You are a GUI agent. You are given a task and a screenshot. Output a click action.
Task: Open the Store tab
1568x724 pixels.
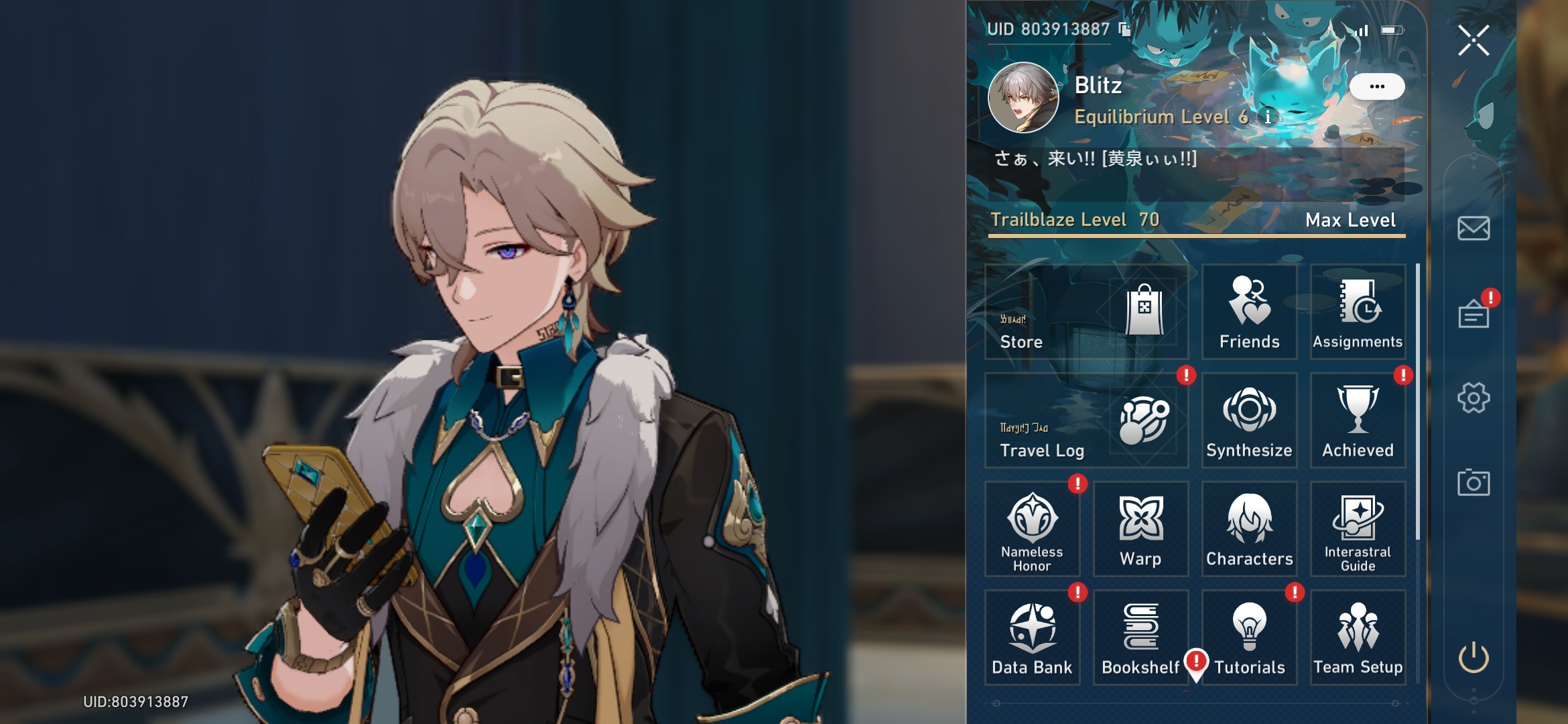[x=1086, y=312]
